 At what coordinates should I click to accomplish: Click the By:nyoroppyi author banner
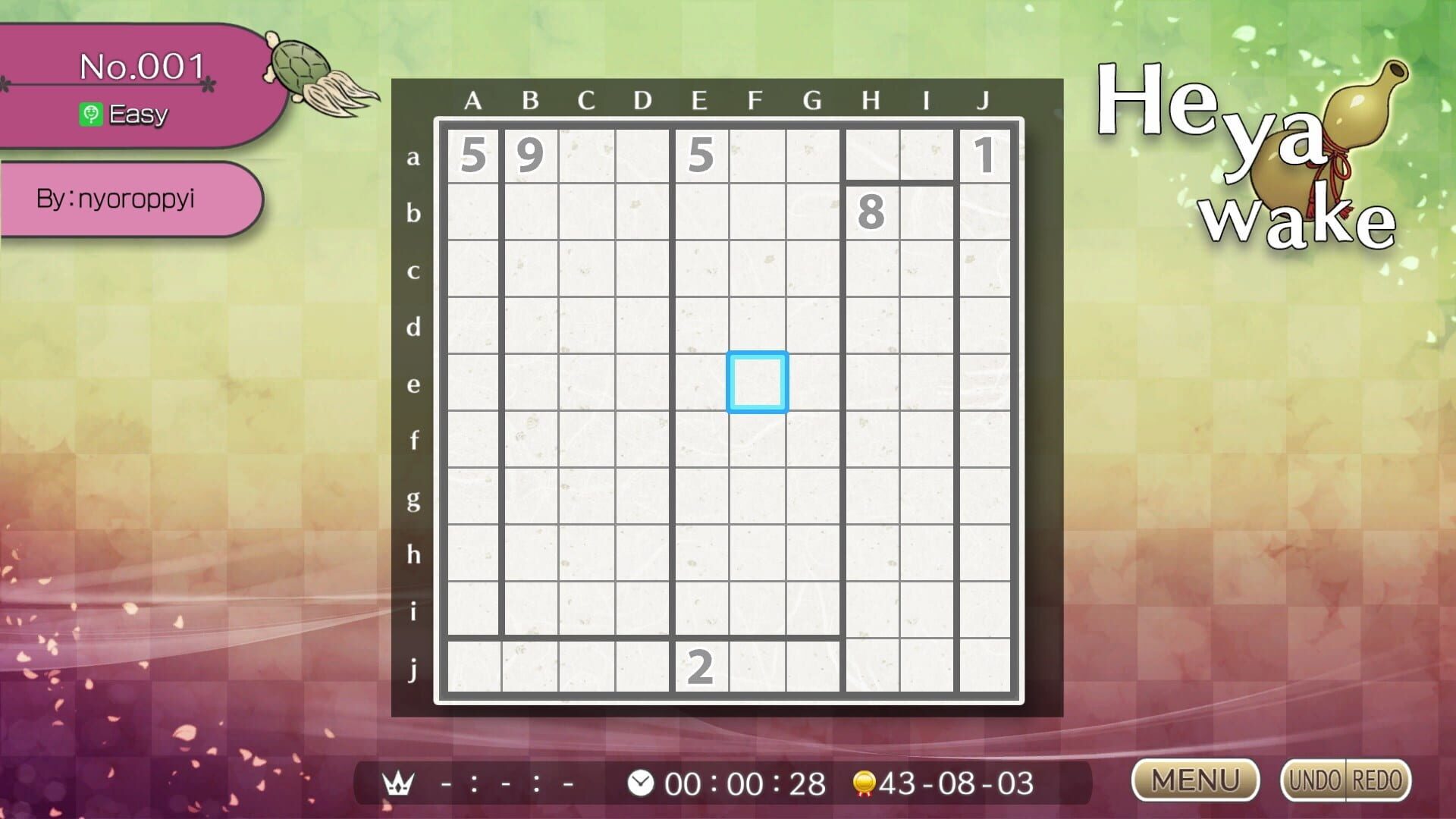tap(118, 199)
